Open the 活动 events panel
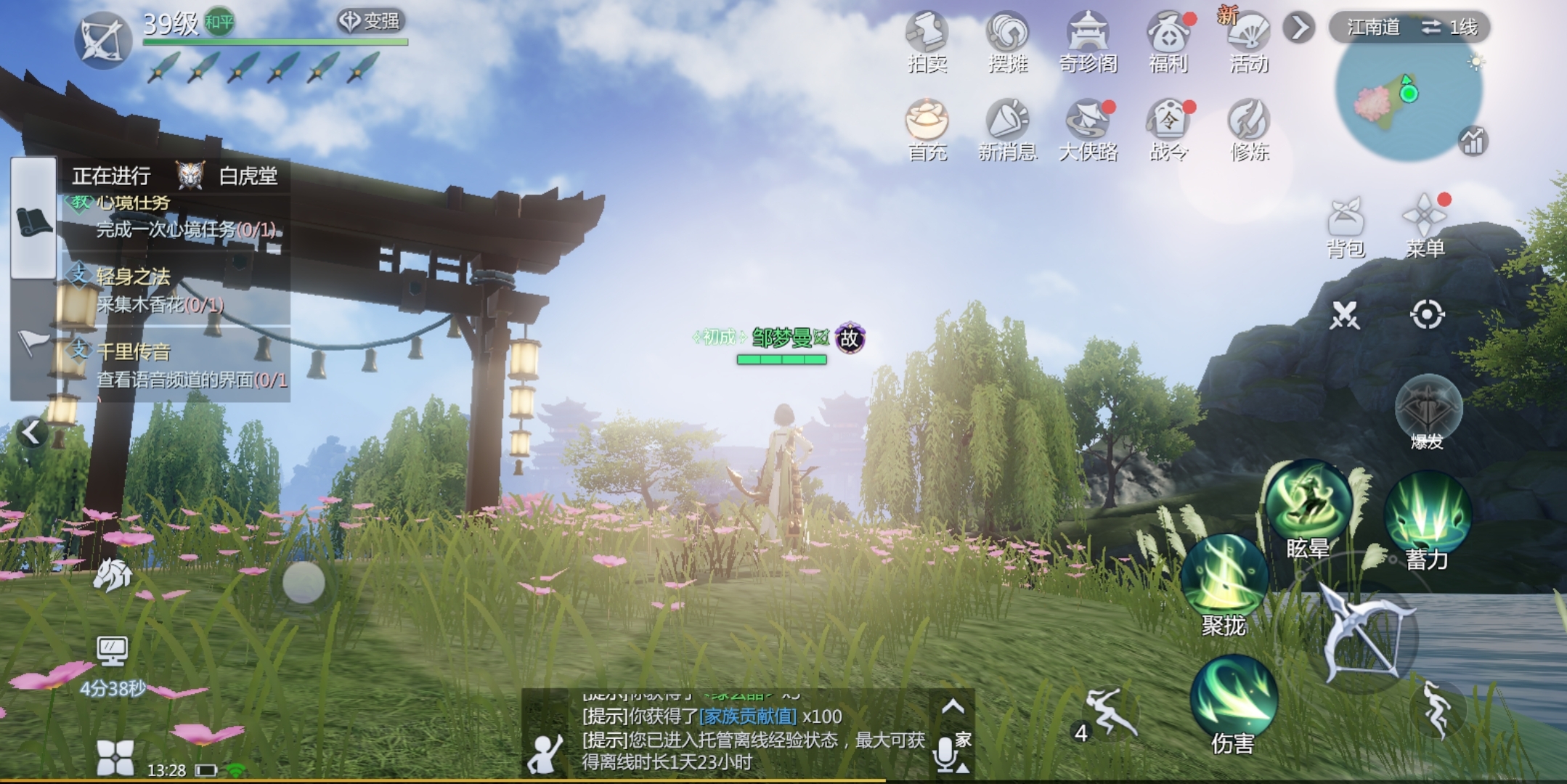This screenshot has height=784, width=1567. tap(1248, 42)
